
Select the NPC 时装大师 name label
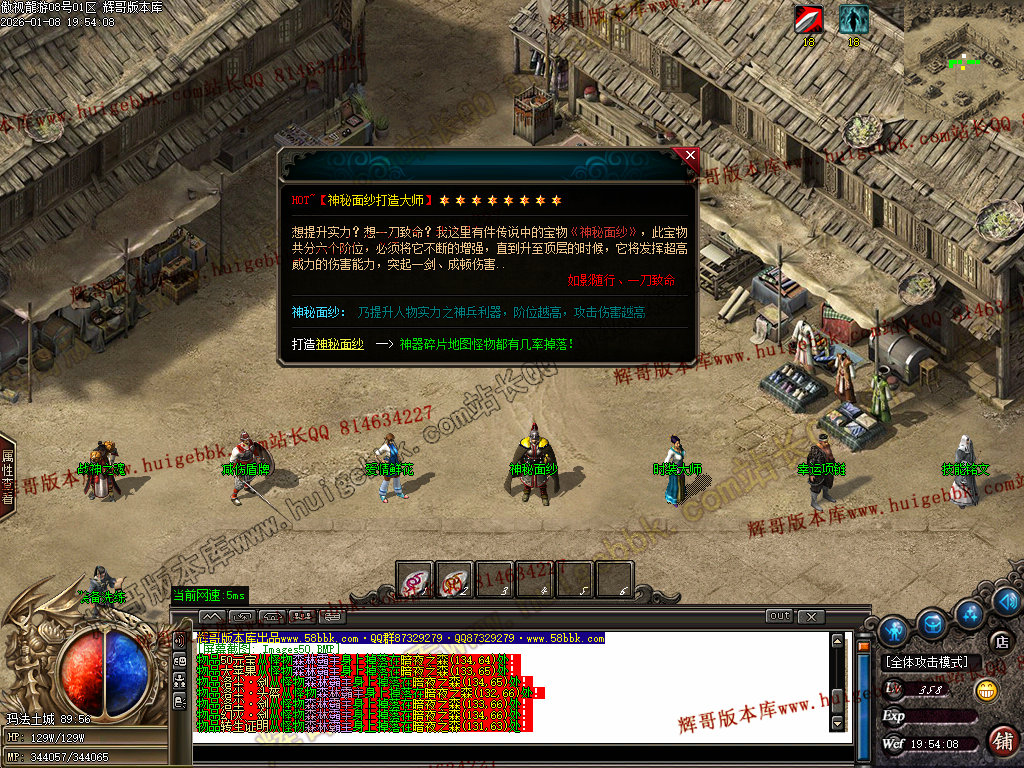pyautogui.click(x=677, y=469)
